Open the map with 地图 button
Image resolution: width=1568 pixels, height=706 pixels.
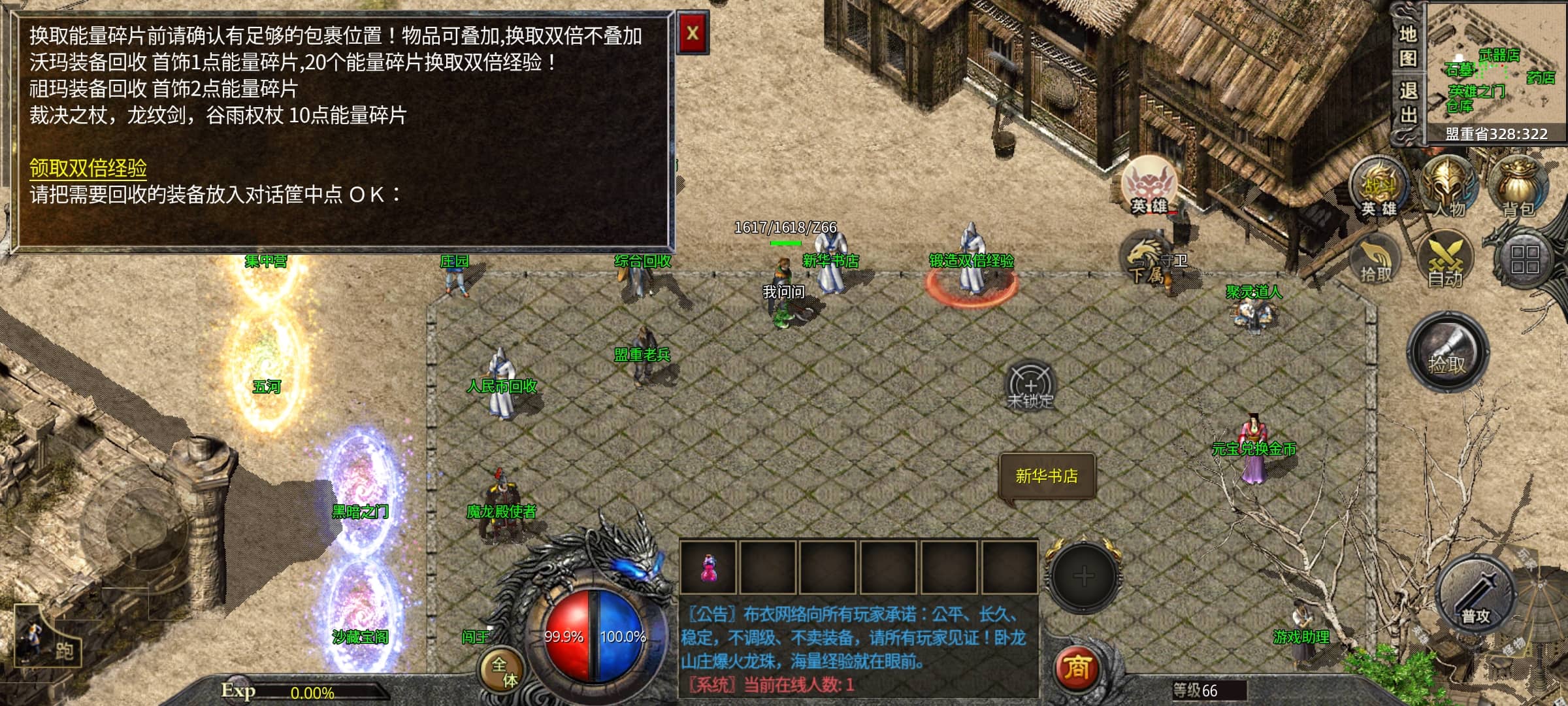(x=1407, y=46)
